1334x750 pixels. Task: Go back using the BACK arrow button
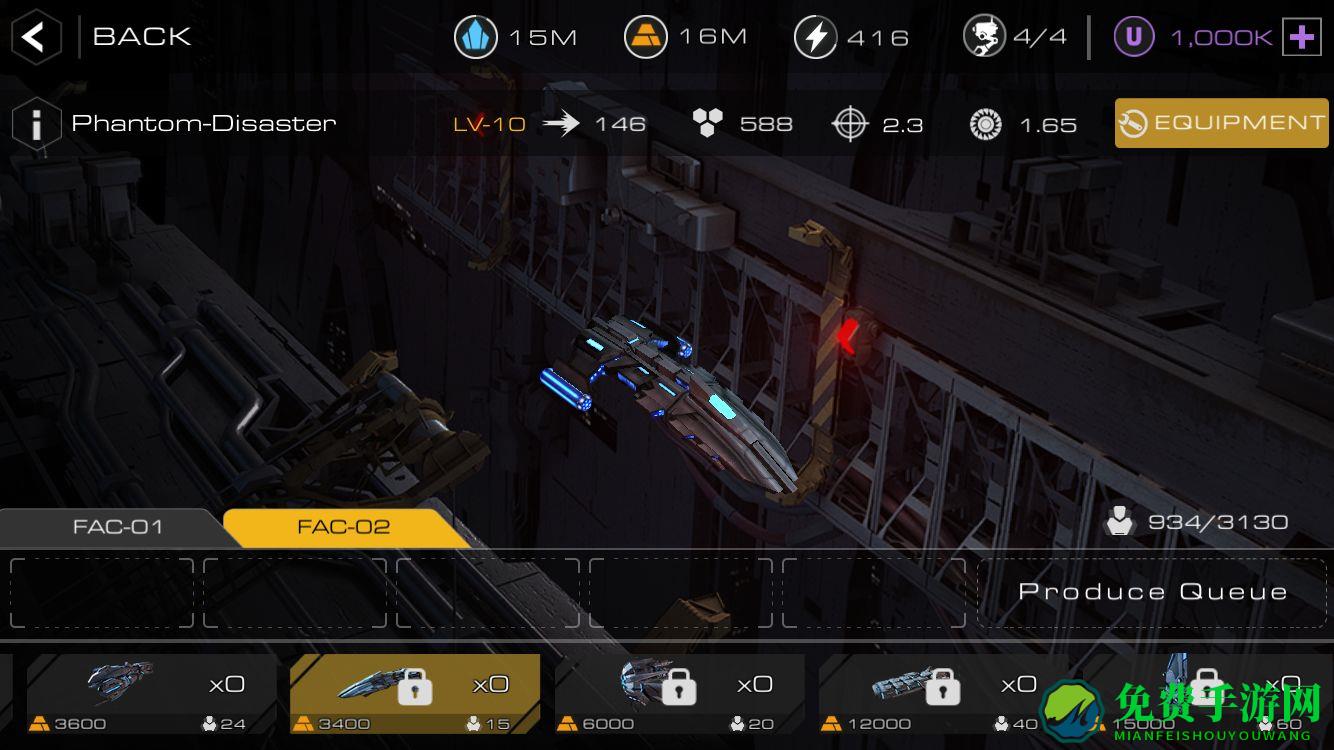click(34, 38)
